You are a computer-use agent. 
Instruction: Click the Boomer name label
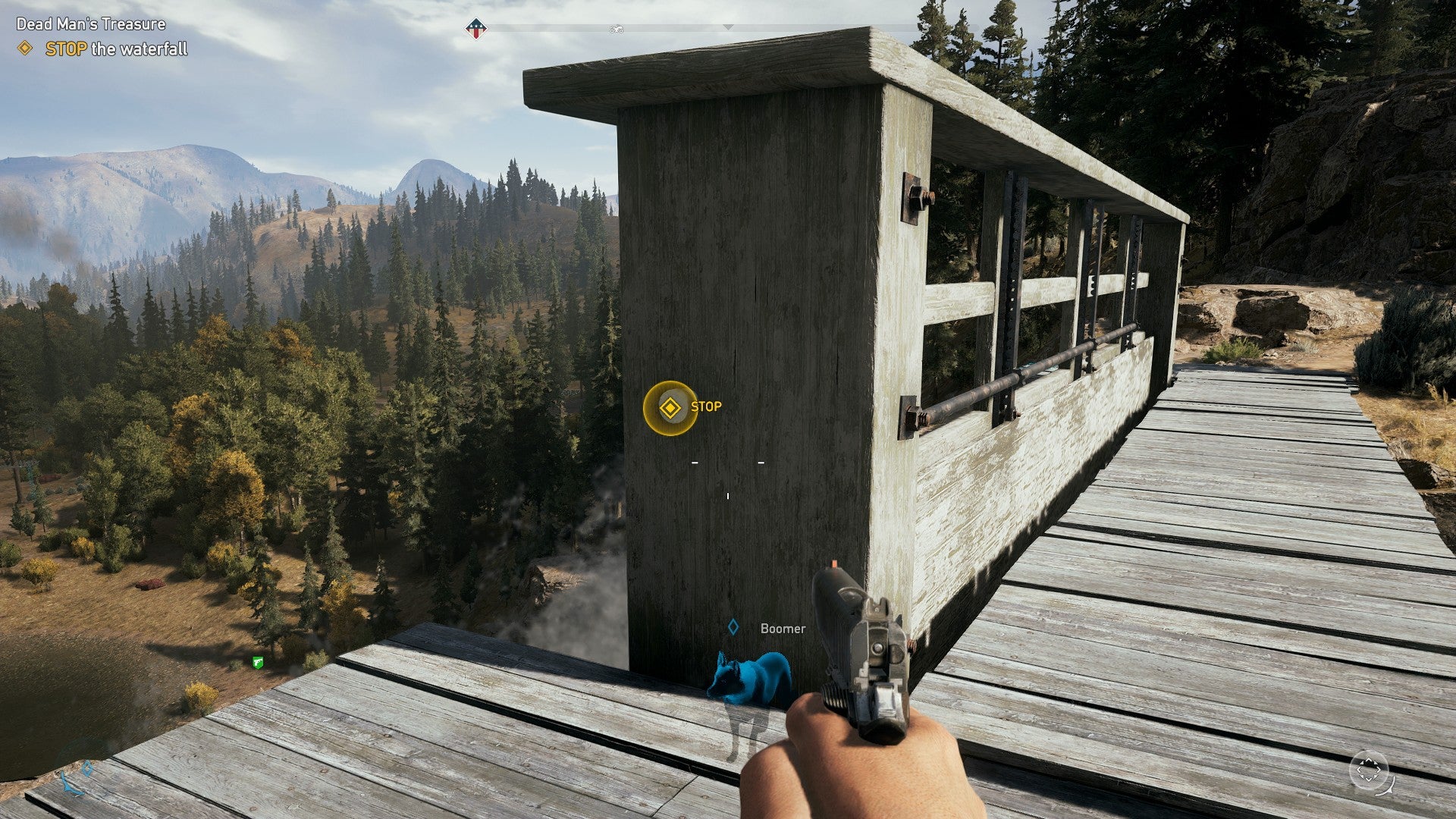pyautogui.click(x=782, y=628)
